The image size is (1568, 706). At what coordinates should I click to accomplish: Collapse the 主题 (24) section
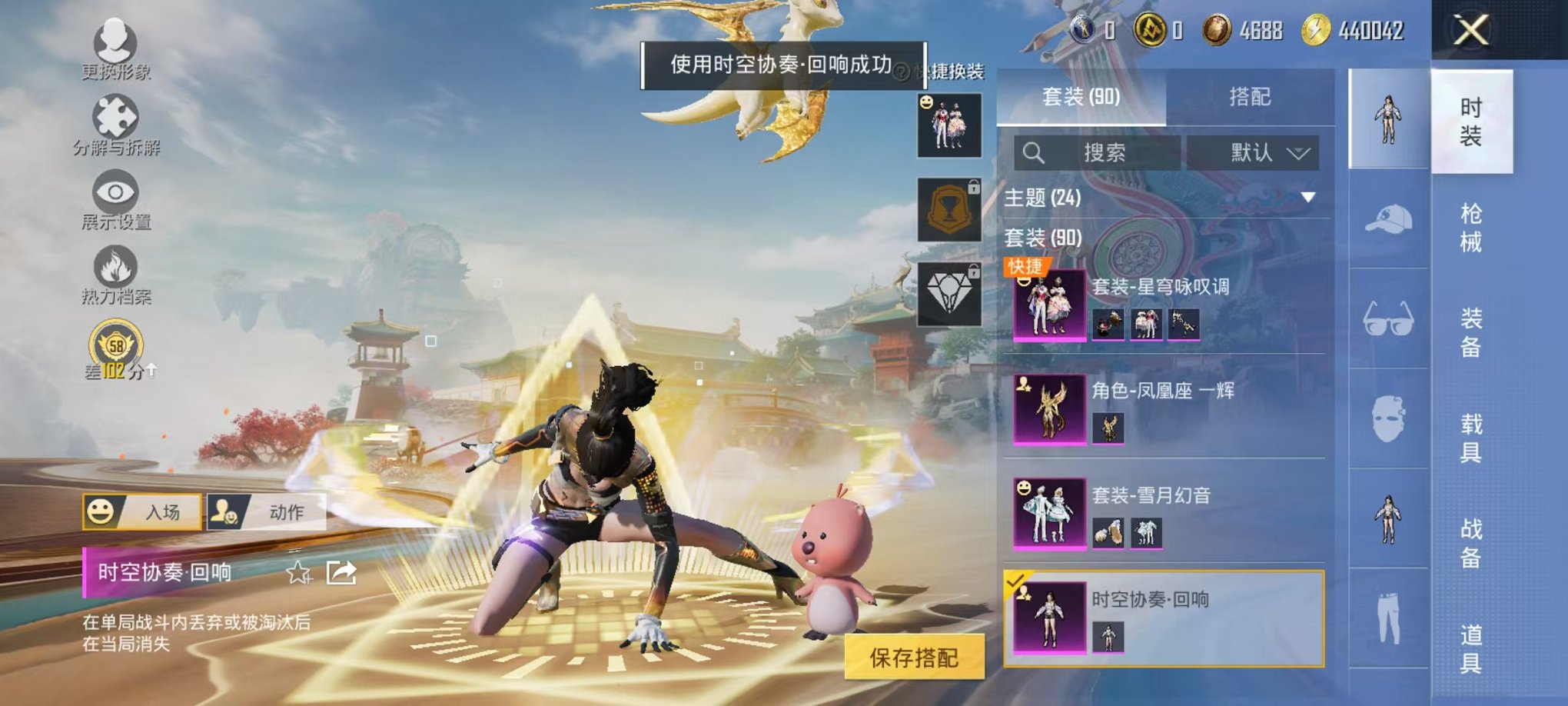click(x=1309, y=198)
